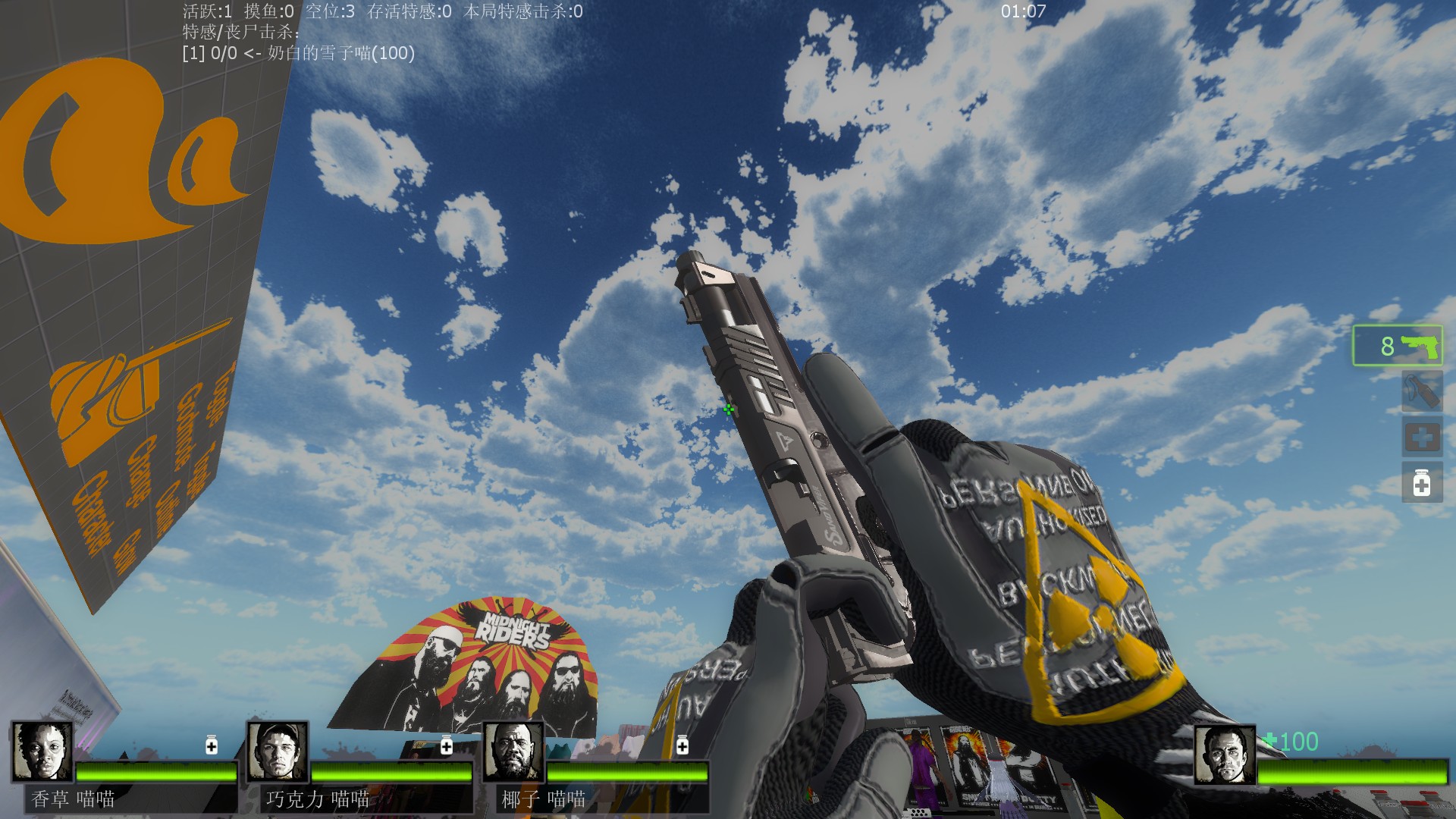Image resolution: width=1456 pixels, height=819 pixels.
Task: Choose the molotov cocktail slot
Action: coord(1421,391)
